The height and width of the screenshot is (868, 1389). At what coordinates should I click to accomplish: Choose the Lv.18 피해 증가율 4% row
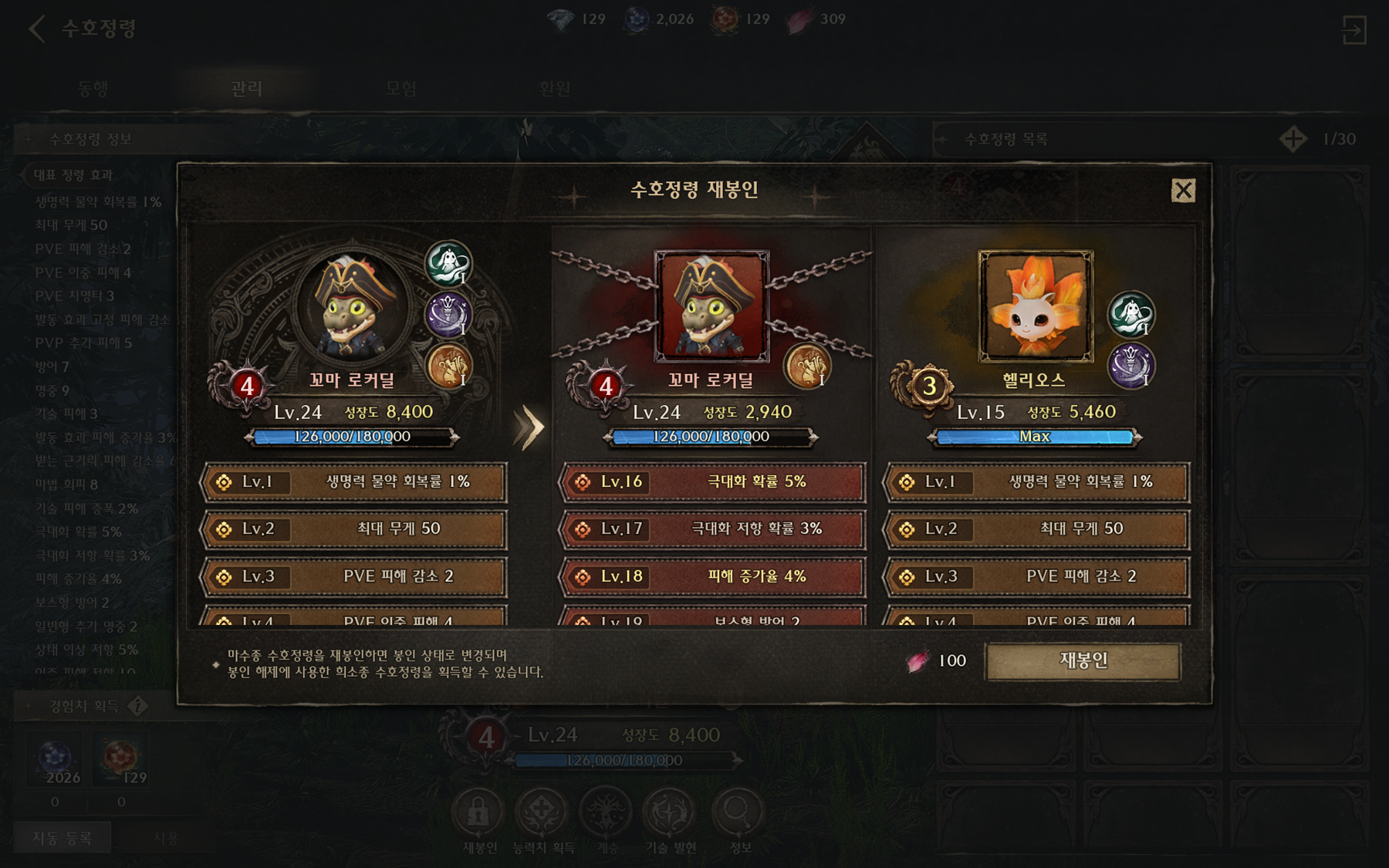pos(711,577)
